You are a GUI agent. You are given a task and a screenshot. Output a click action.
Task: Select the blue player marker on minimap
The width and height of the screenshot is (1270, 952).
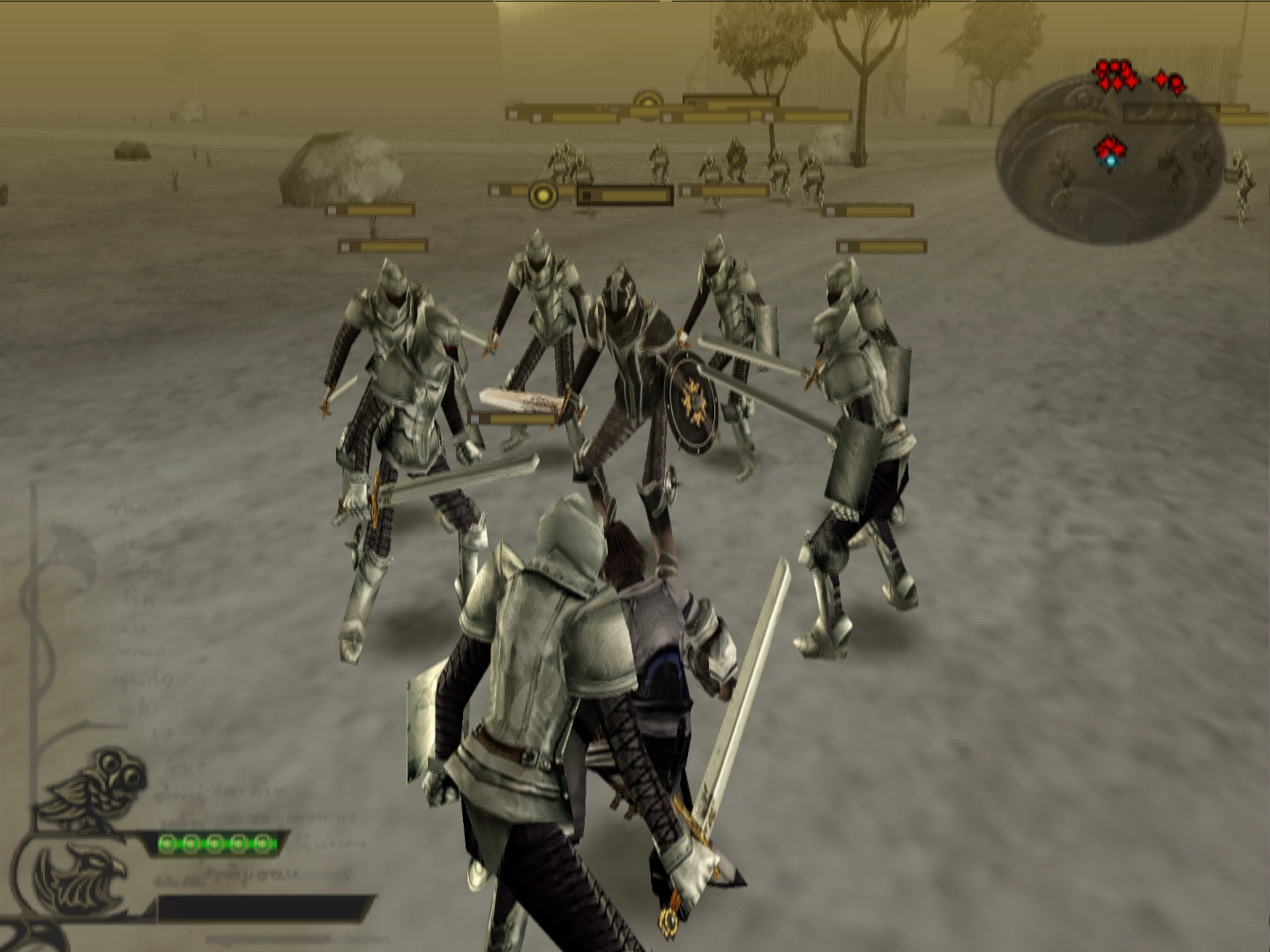coord(1109,160)
